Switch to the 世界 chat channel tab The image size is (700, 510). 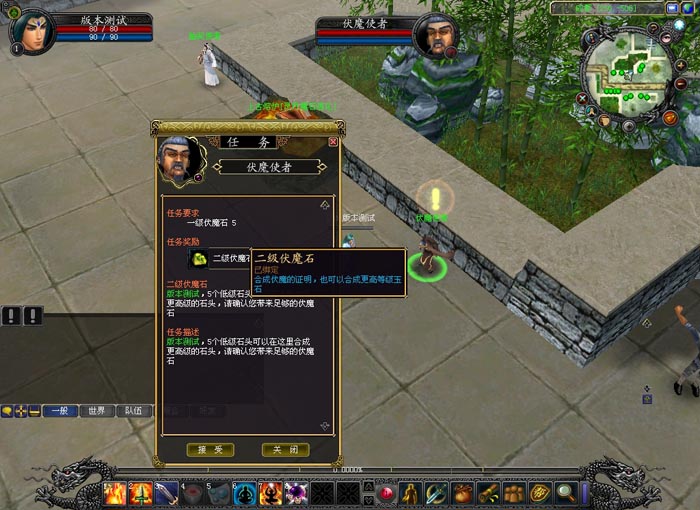click(x=96, y=410)
